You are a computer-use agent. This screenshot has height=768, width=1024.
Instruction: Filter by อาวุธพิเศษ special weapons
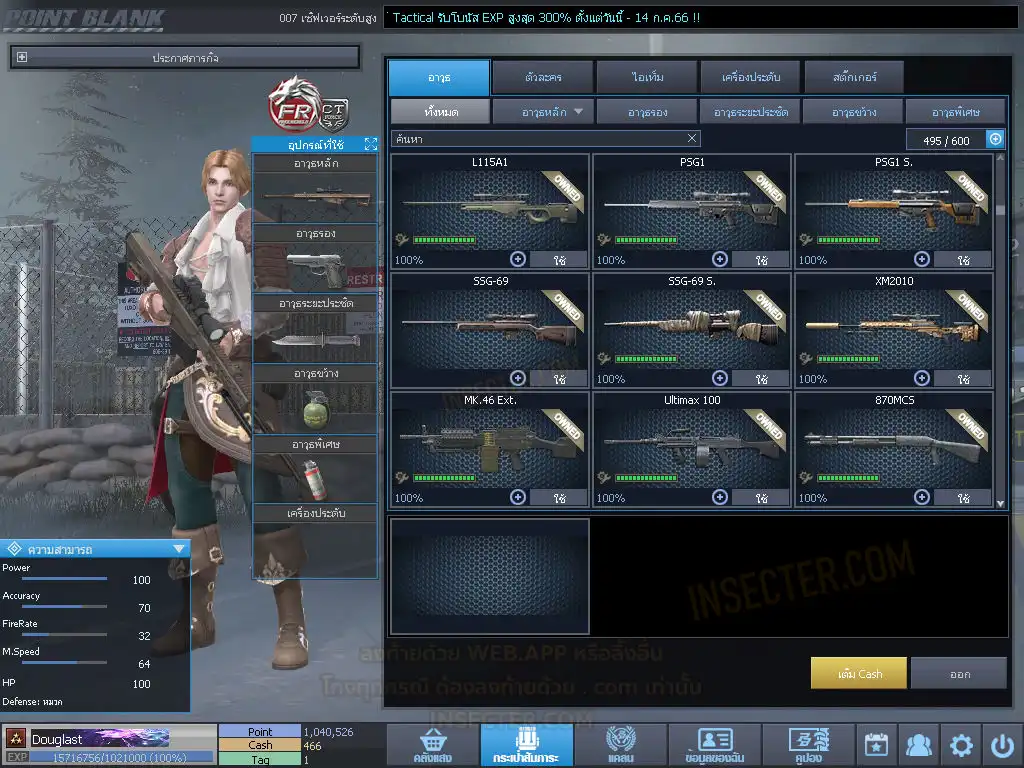[955, 112]
